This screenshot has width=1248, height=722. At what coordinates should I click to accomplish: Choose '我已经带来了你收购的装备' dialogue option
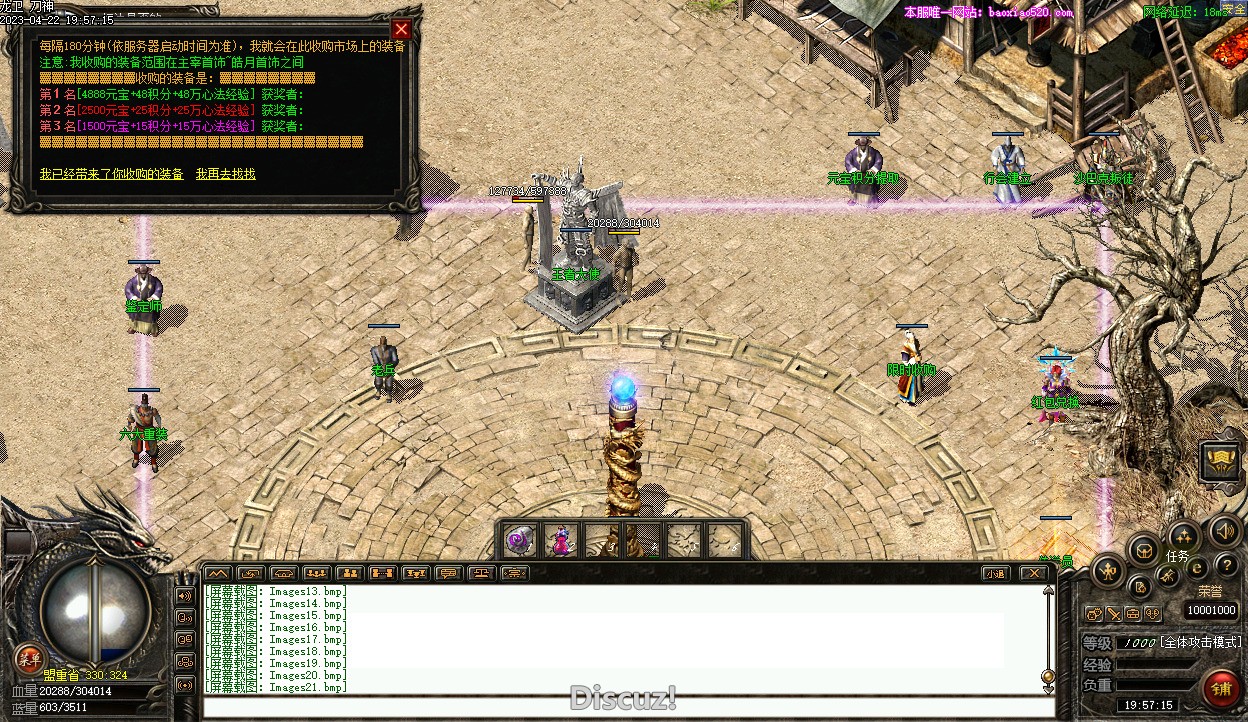[112, 174]
